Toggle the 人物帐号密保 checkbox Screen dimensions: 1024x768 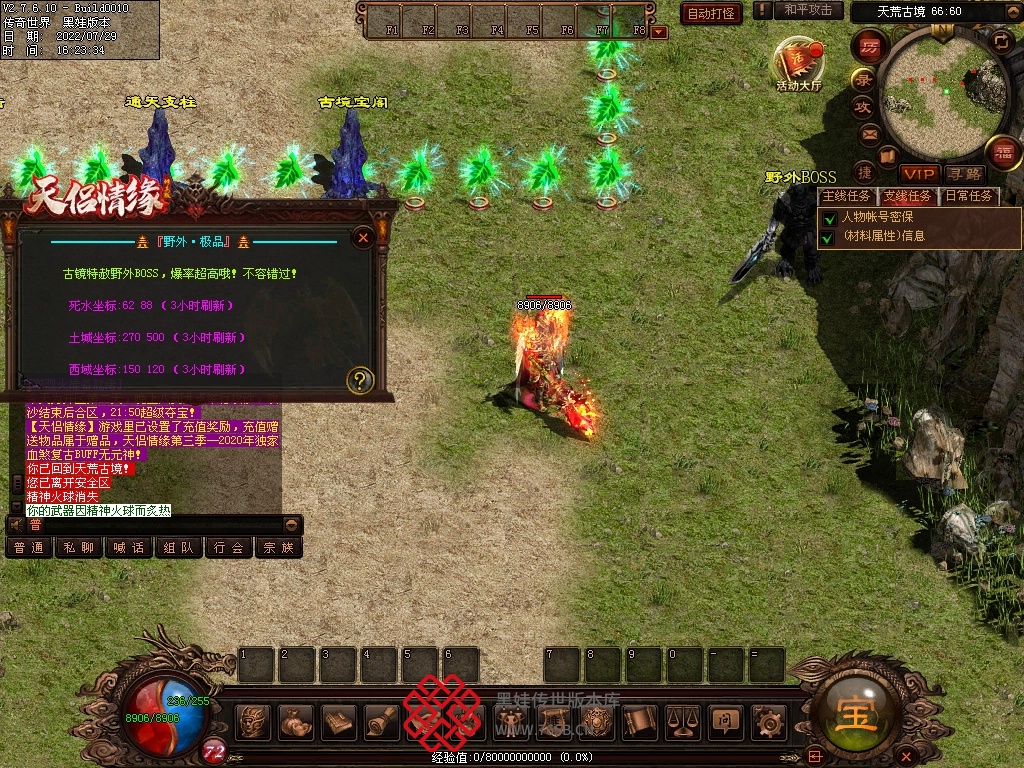click(829, 217)
